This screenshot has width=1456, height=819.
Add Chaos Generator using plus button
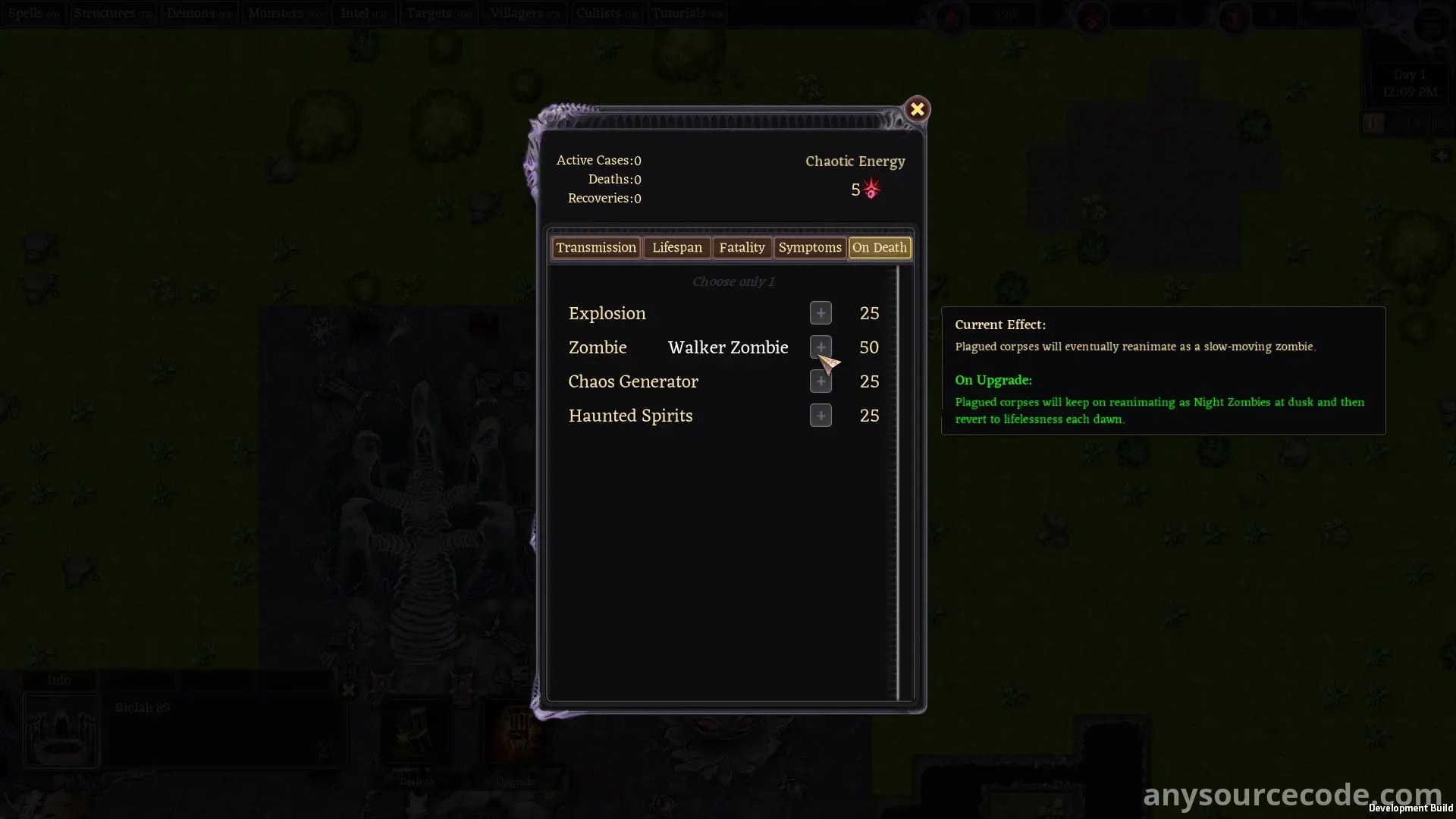point(821,381)
